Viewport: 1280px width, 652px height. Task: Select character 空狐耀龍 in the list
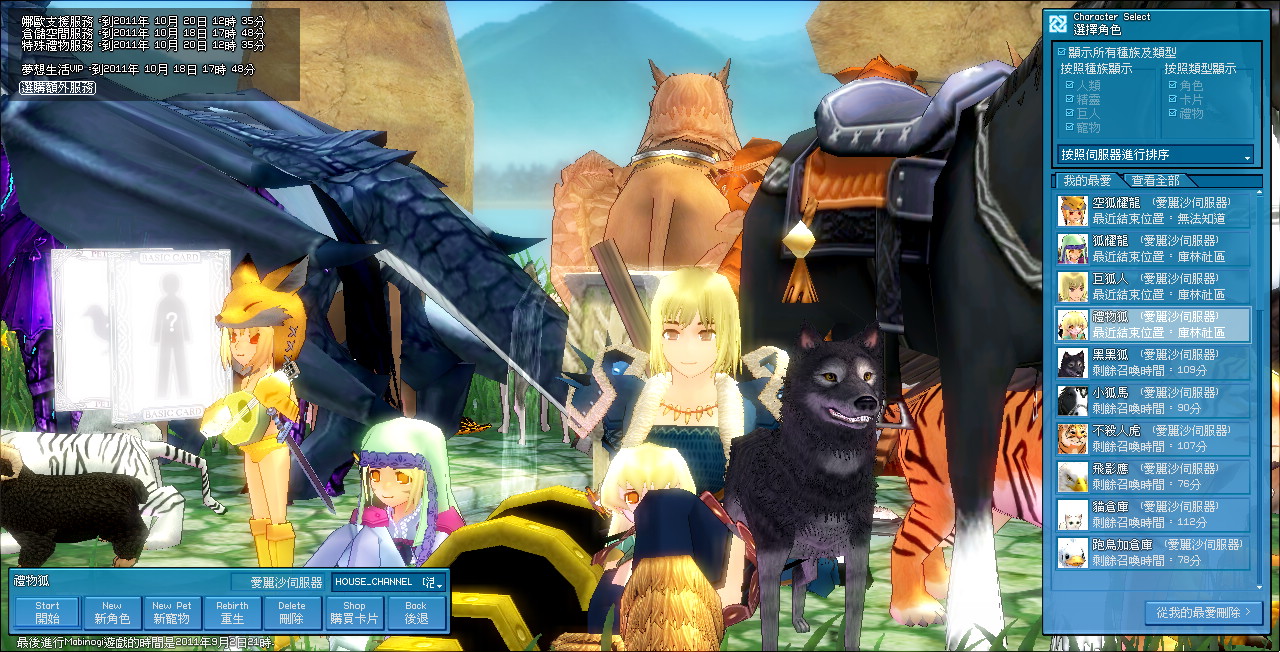[1153, 210]
